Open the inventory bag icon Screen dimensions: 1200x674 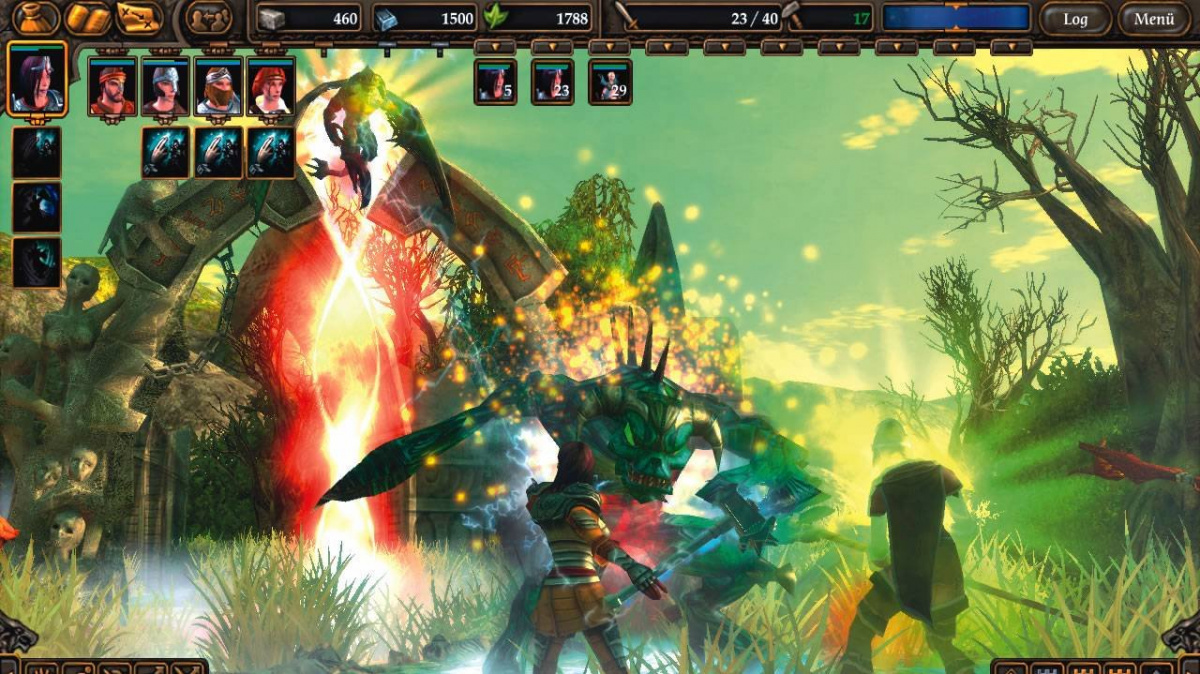tap(36, 18)
